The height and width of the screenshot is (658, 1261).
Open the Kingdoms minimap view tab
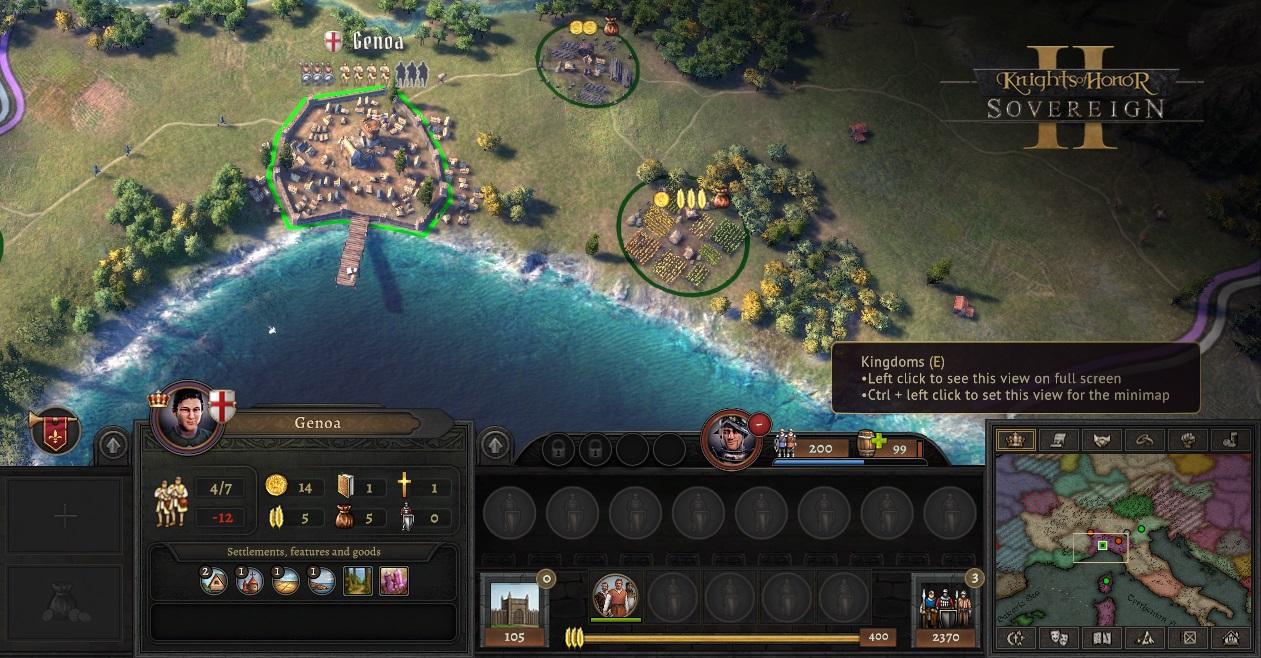tap(1018, 440)
